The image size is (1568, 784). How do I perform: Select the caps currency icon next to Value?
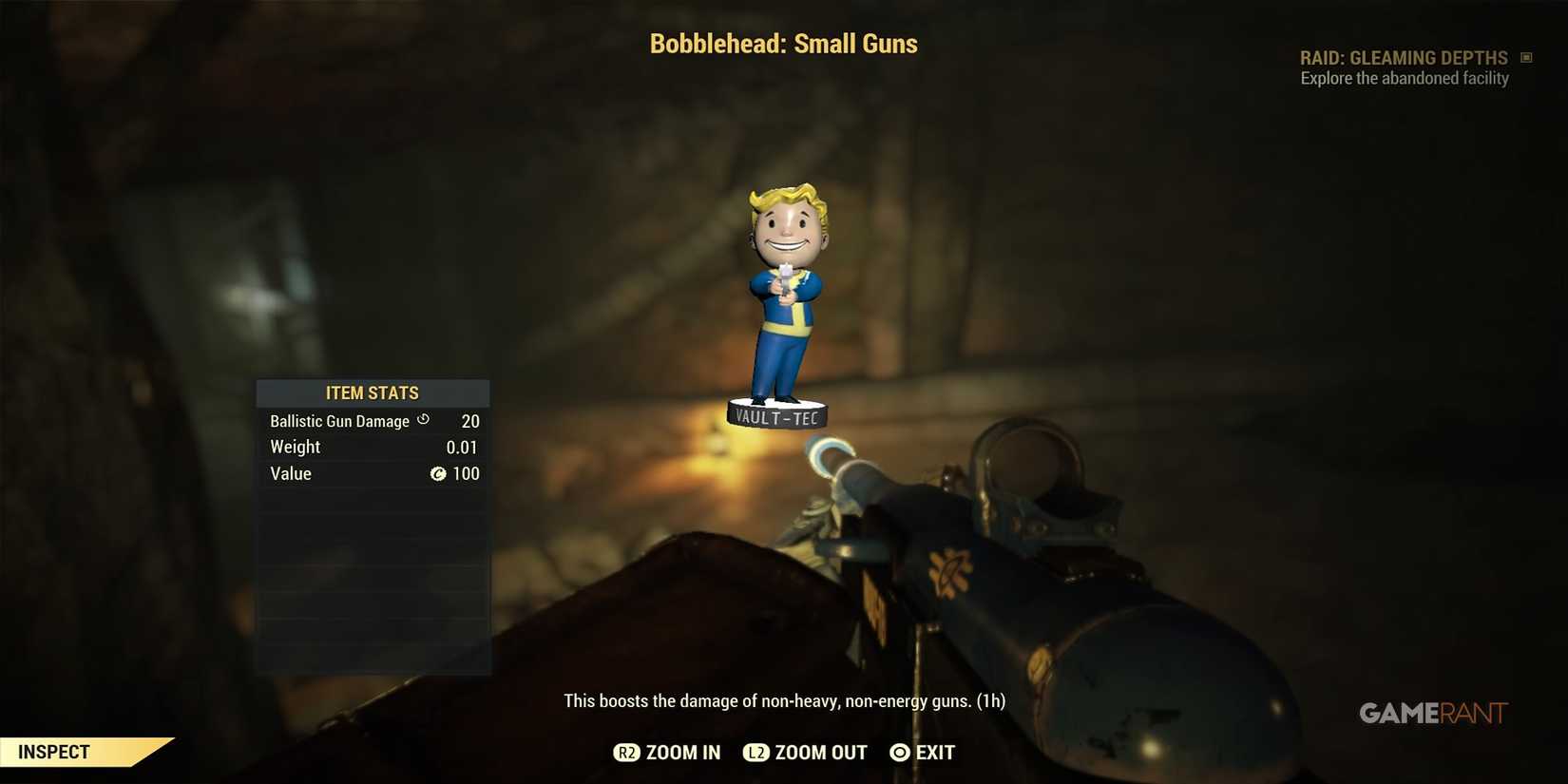[x=438, y=473]
